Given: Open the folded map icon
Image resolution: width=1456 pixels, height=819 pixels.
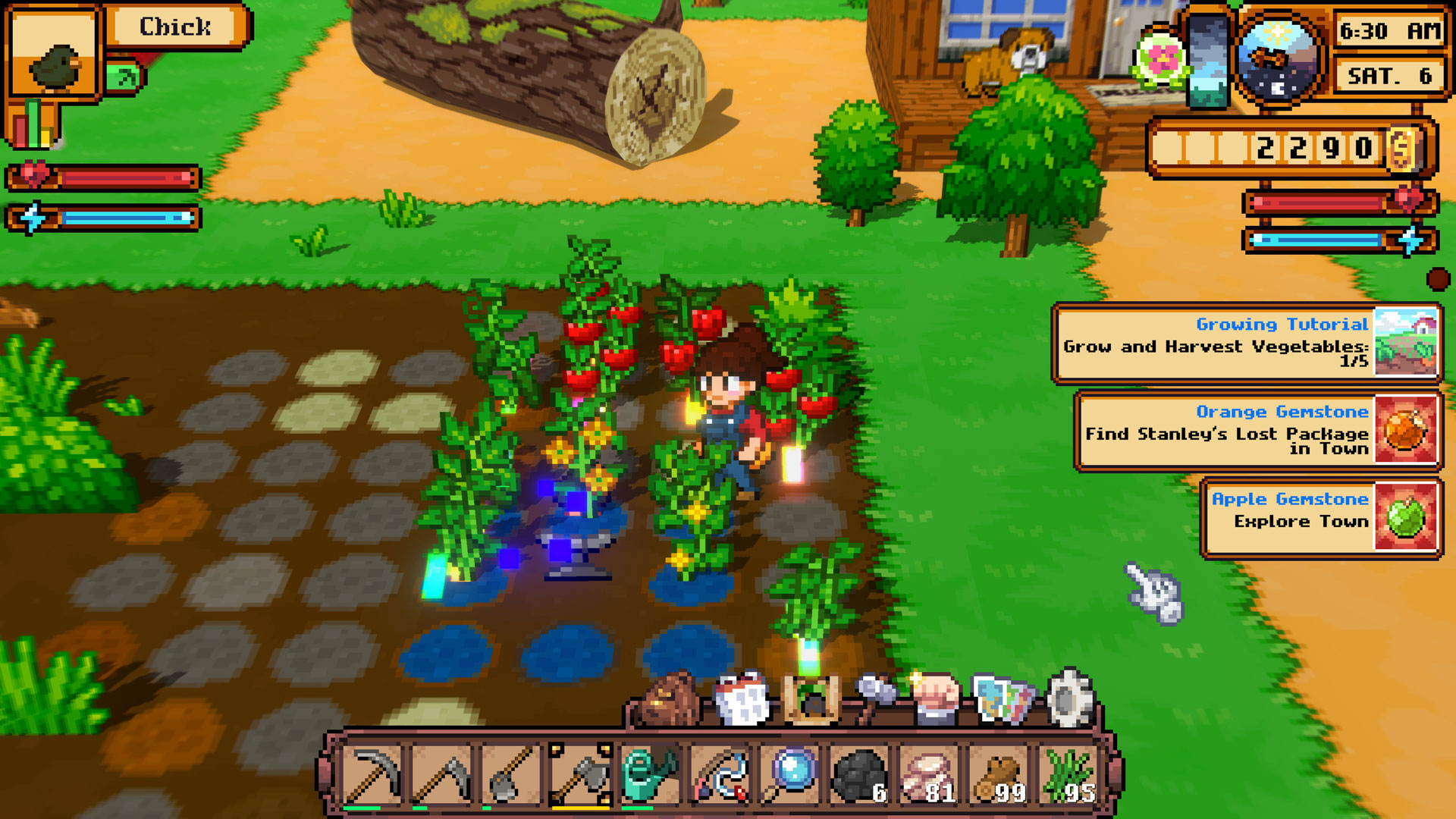Looking at the screenshot, I should [x=1003, y=699].
